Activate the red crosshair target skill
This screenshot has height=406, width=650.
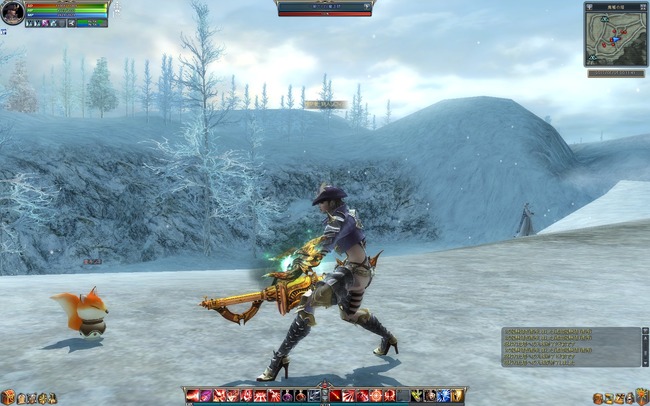click(x=375, y=396)
